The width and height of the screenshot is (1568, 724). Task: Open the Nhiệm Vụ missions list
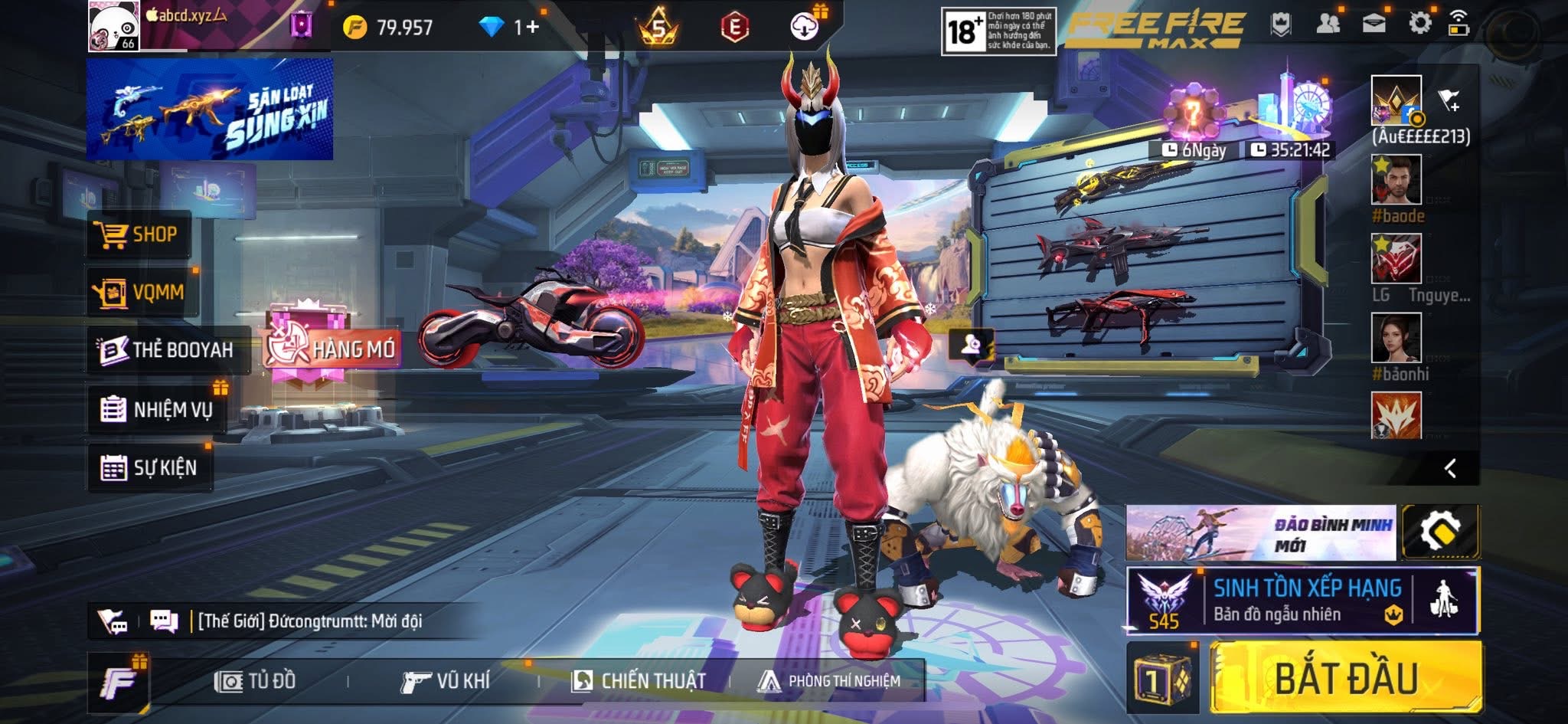tap(157, 409)
